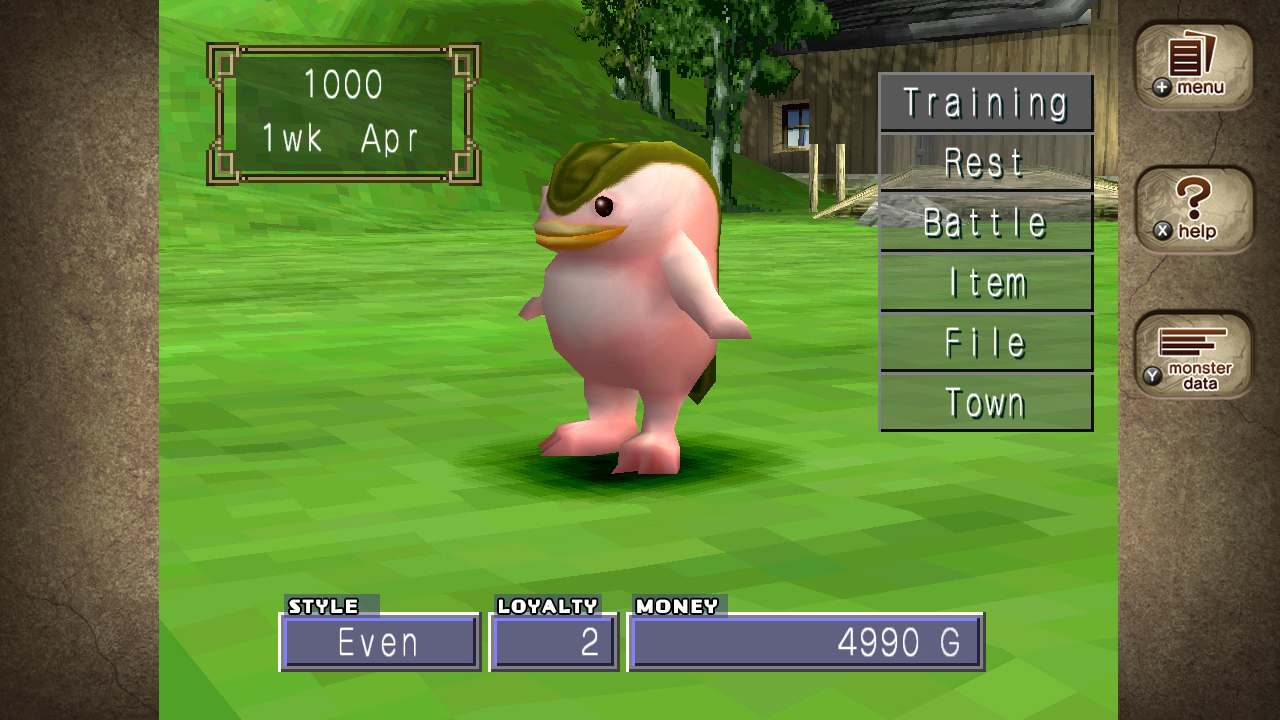Choose Rest for your monster
The width and height of the screenshot is (1280, 720).
click(985, 161)
